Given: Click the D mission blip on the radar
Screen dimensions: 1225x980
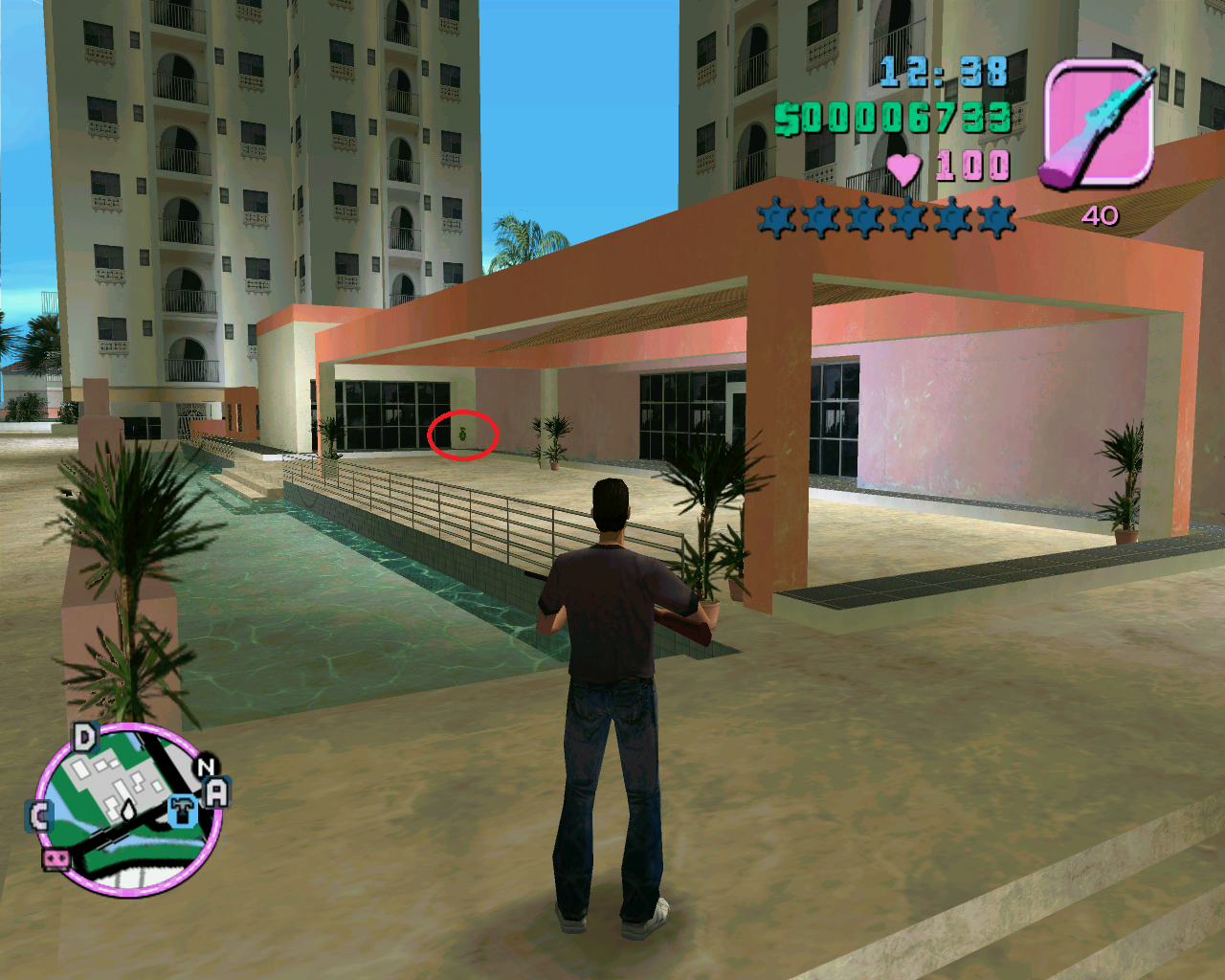Looking at the screenshot, I should point(85,738).
